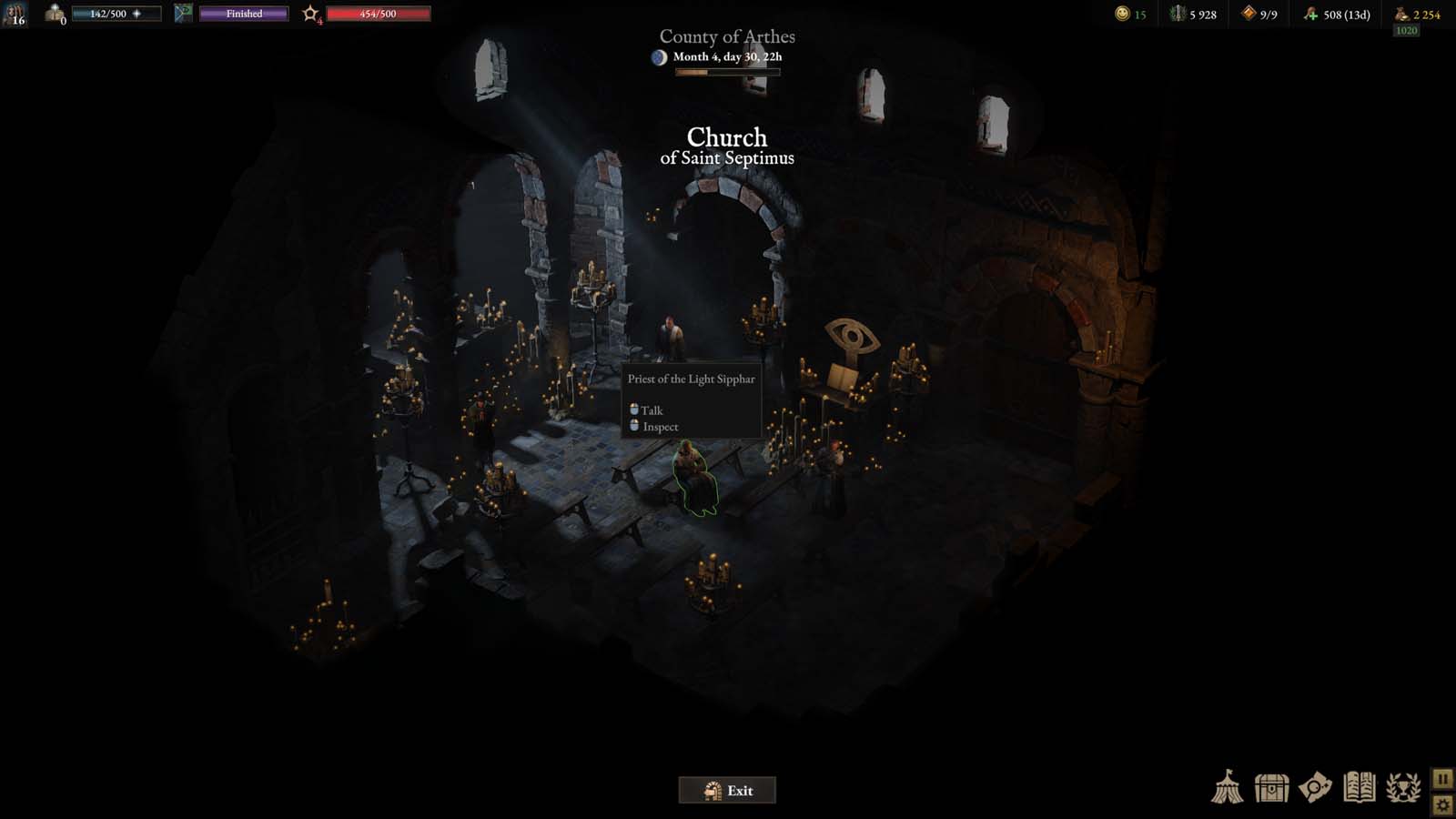This screenshot has width=1456, height=819.
Task: Click the orange diamond icon showing 9/9
Action: coord(1249,14)
